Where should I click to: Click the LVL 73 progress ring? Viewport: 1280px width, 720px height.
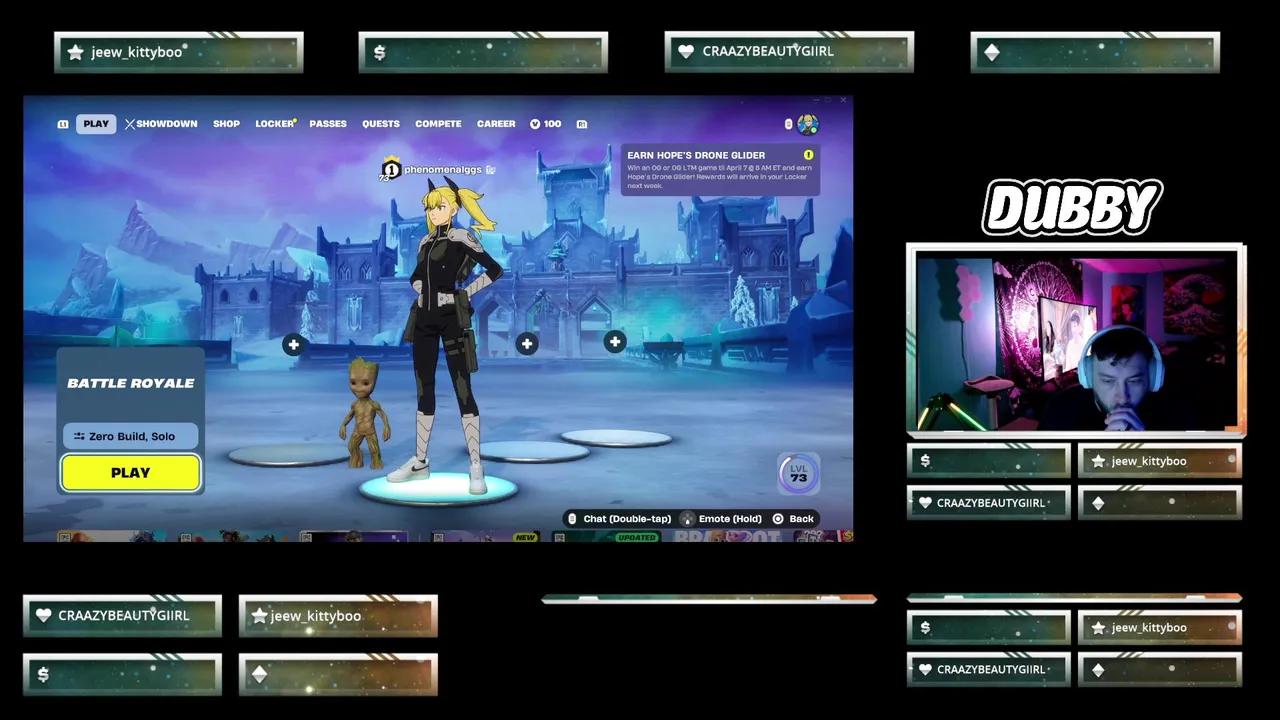(797, 472)
